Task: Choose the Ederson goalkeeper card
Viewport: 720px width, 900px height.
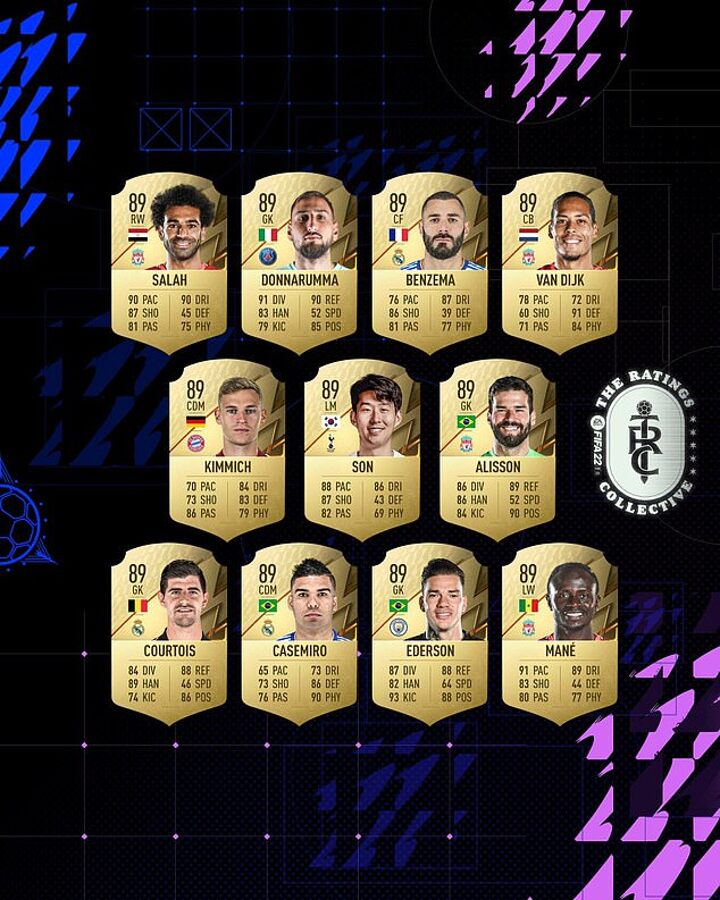Action: tap(430, 633)
